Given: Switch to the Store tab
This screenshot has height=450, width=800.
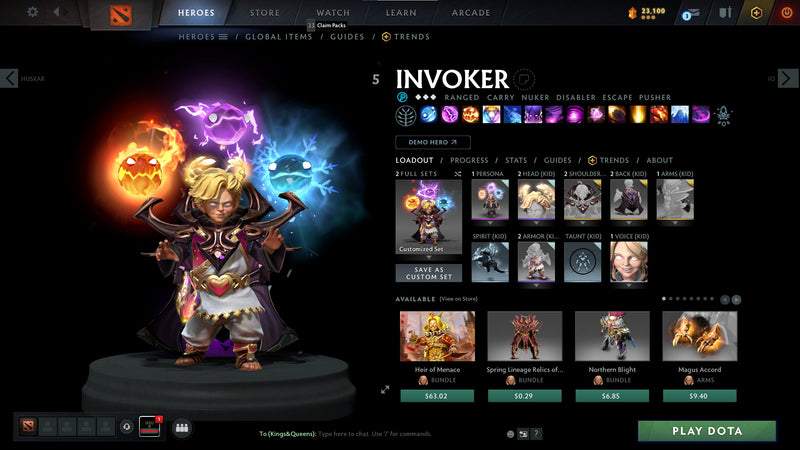Looking at the screenshot, I should point(265,13).
